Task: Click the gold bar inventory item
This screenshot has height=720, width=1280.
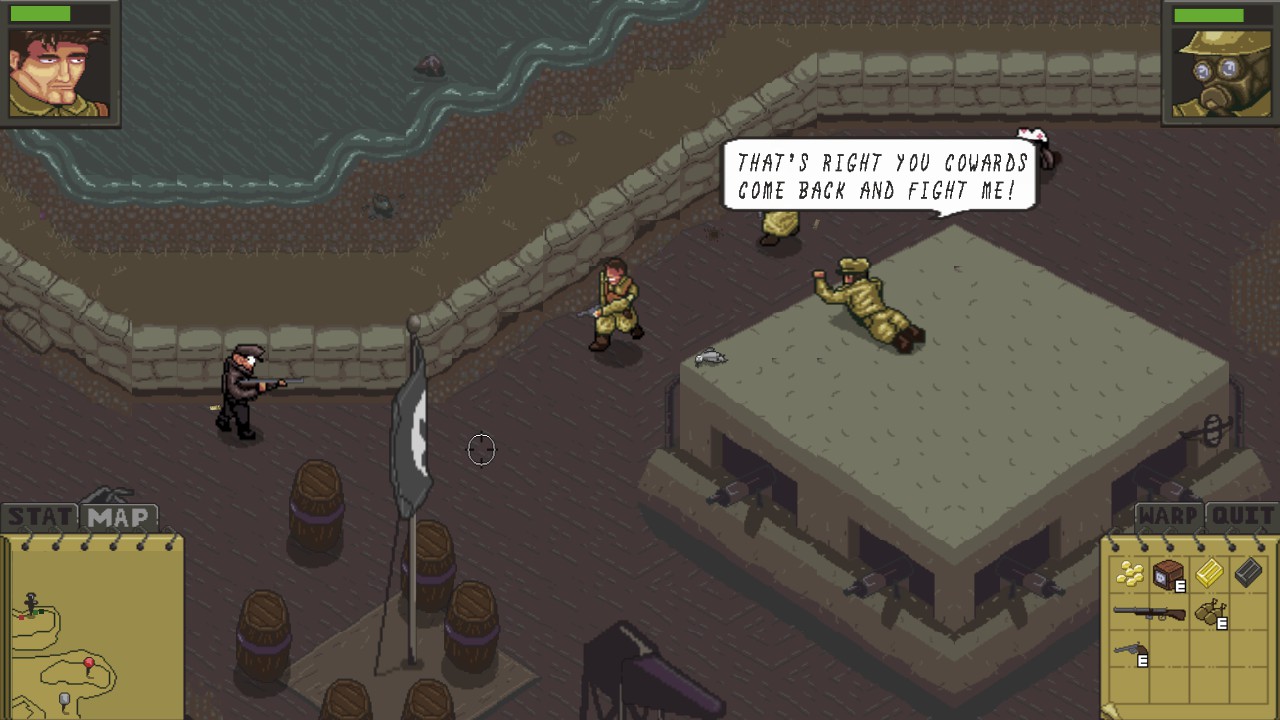Action: pos(1209,573)
